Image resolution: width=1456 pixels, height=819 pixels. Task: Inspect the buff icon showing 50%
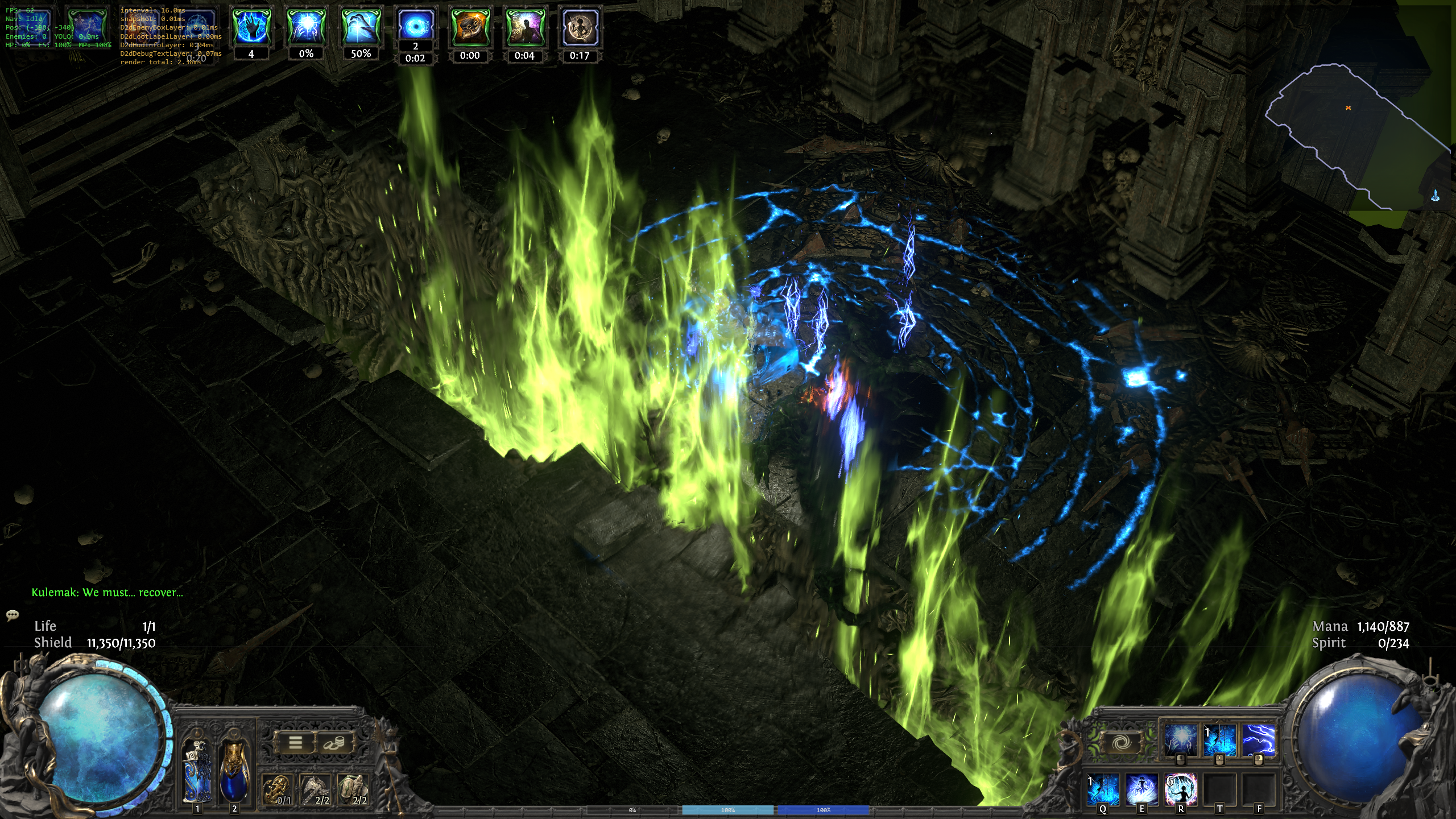(361, 26)
